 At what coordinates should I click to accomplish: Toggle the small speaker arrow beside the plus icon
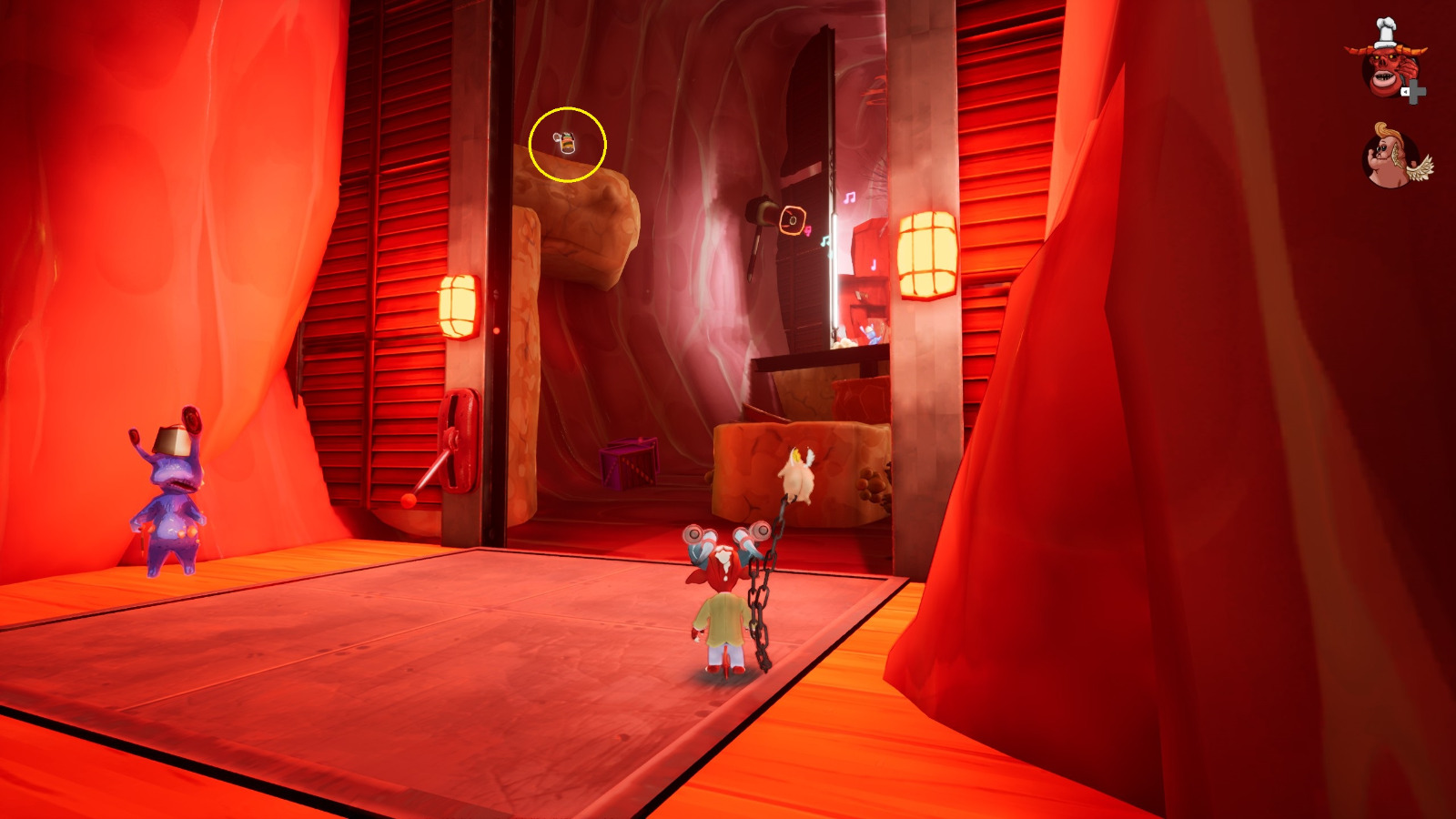point(1407,92)
